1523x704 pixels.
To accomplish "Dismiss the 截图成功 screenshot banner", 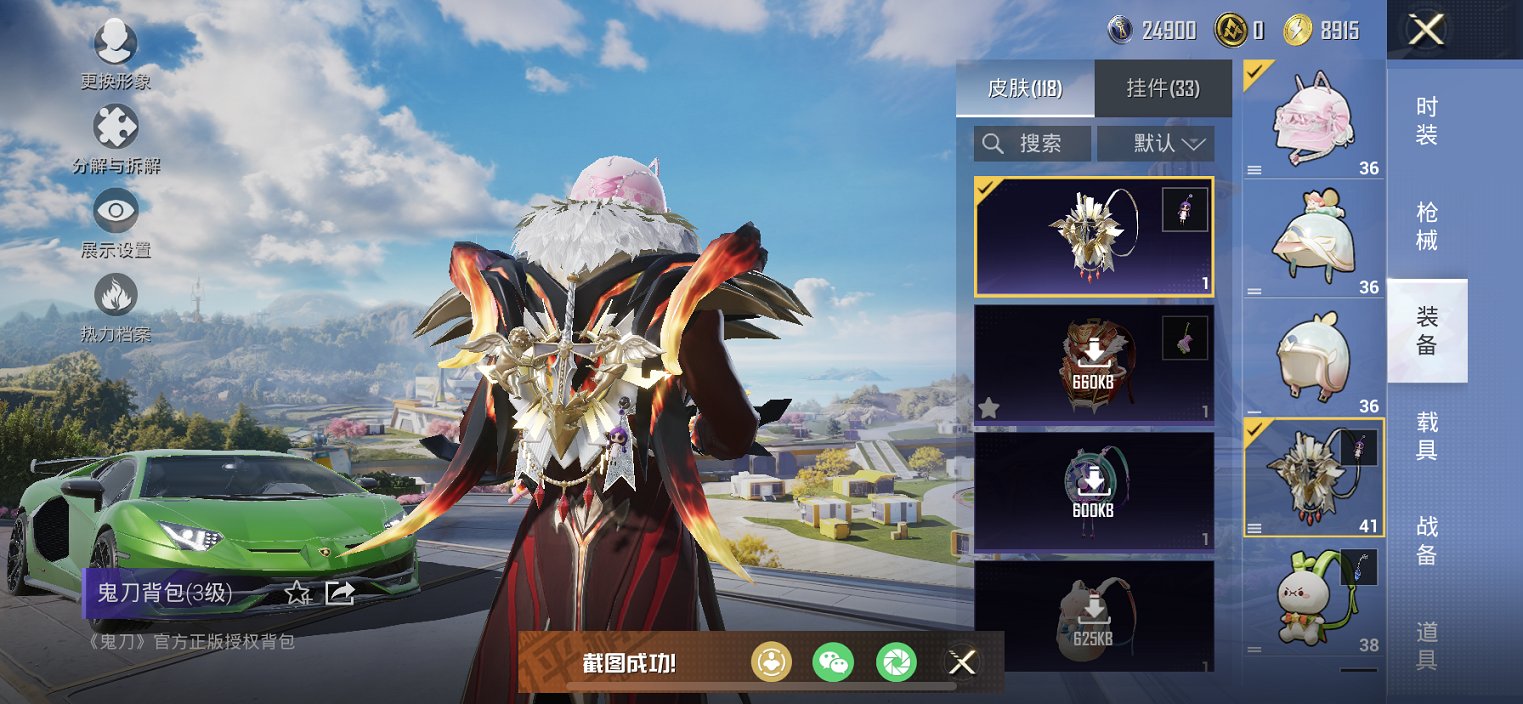I will click(962, 661).
